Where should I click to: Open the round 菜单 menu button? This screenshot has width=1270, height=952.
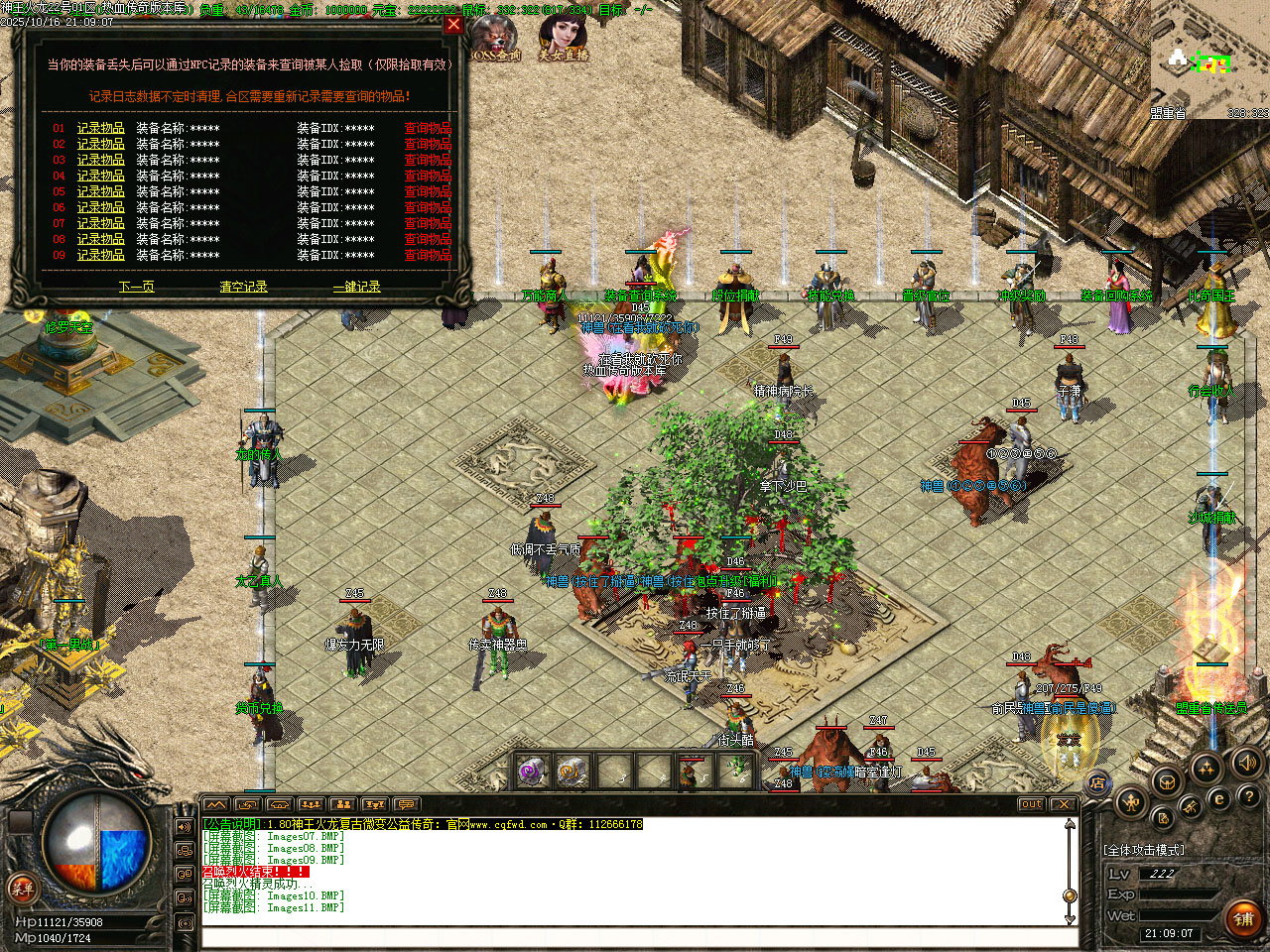22,888
